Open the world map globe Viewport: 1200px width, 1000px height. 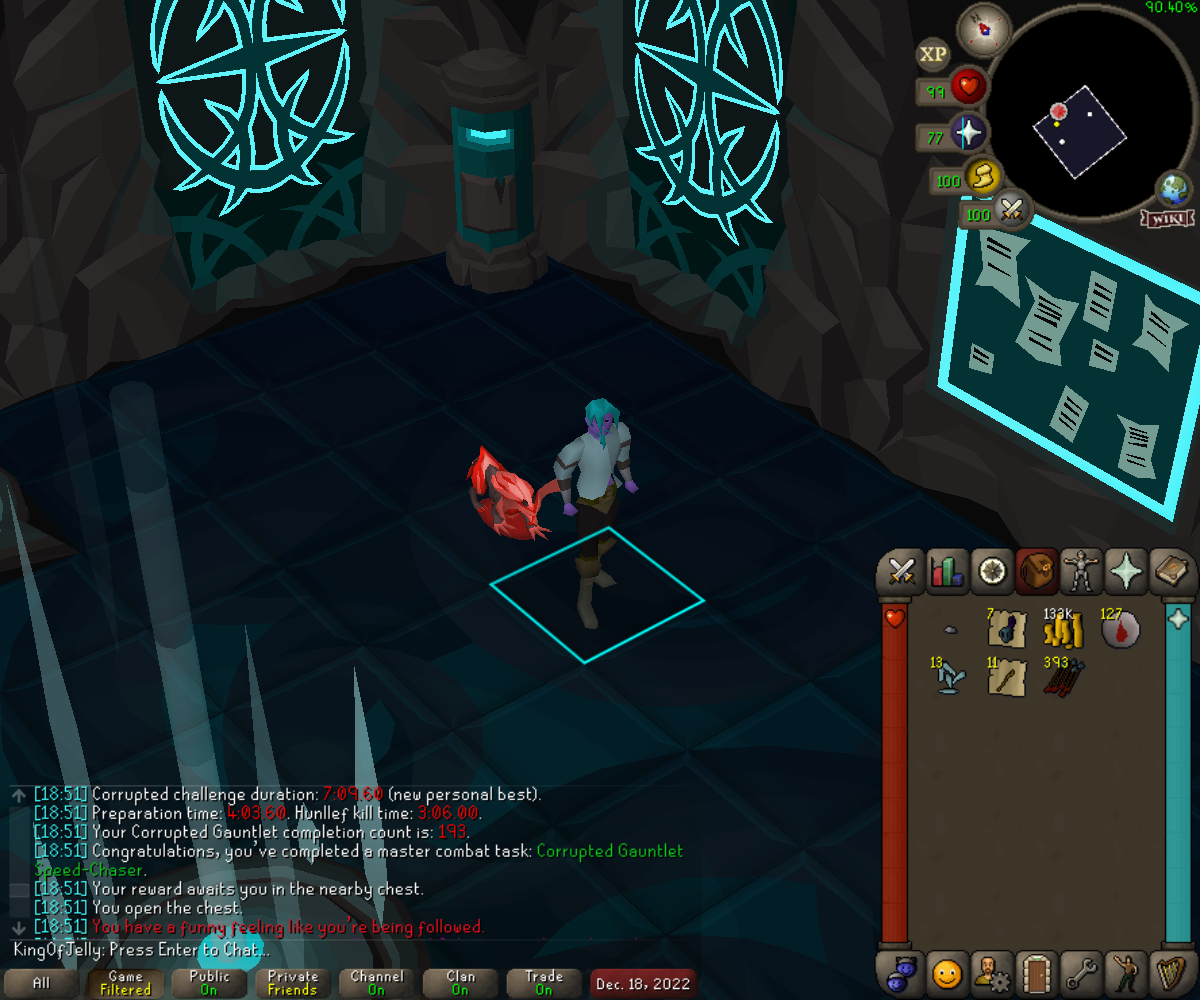(1172, 189)
